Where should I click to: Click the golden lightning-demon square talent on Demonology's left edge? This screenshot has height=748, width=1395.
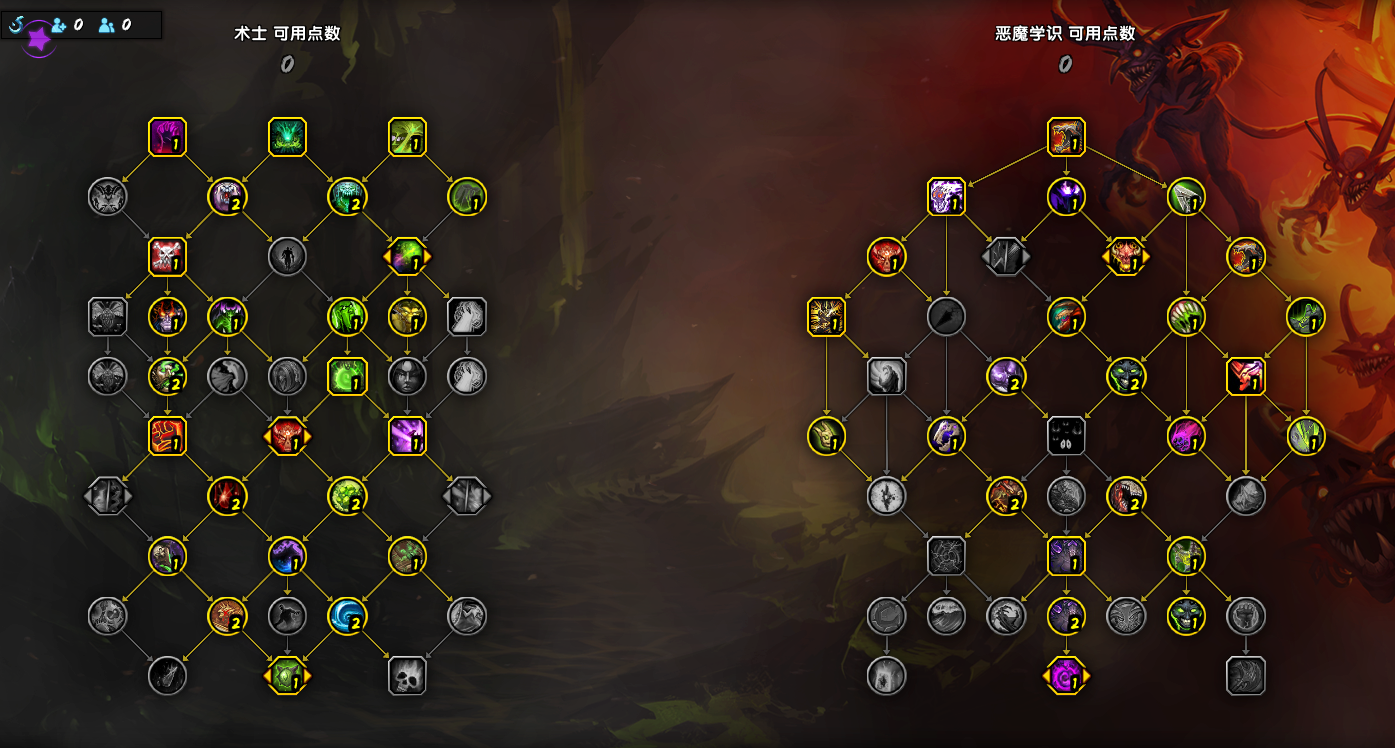click(x=827, y=317)
